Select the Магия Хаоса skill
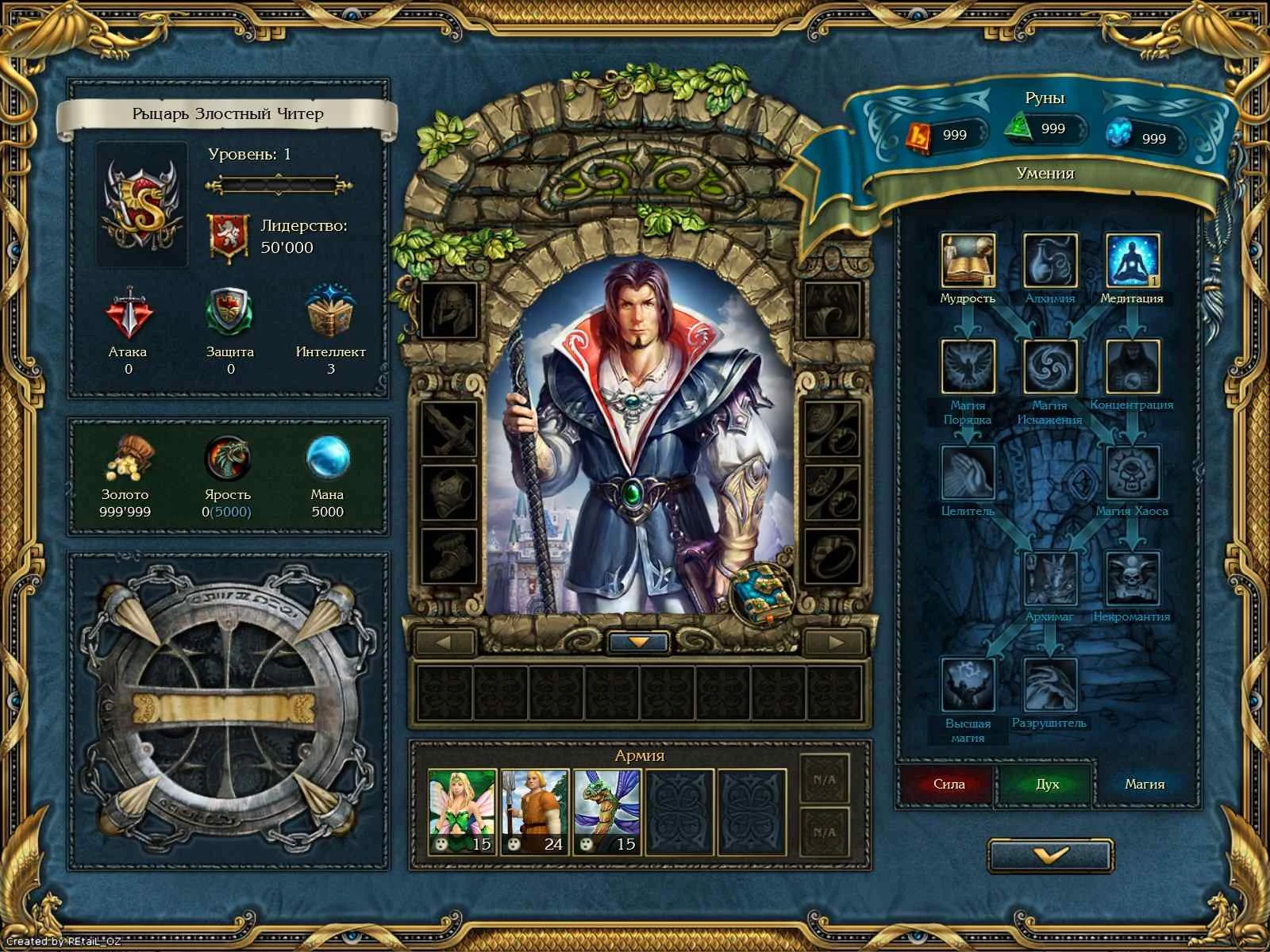 point(1133,474)
